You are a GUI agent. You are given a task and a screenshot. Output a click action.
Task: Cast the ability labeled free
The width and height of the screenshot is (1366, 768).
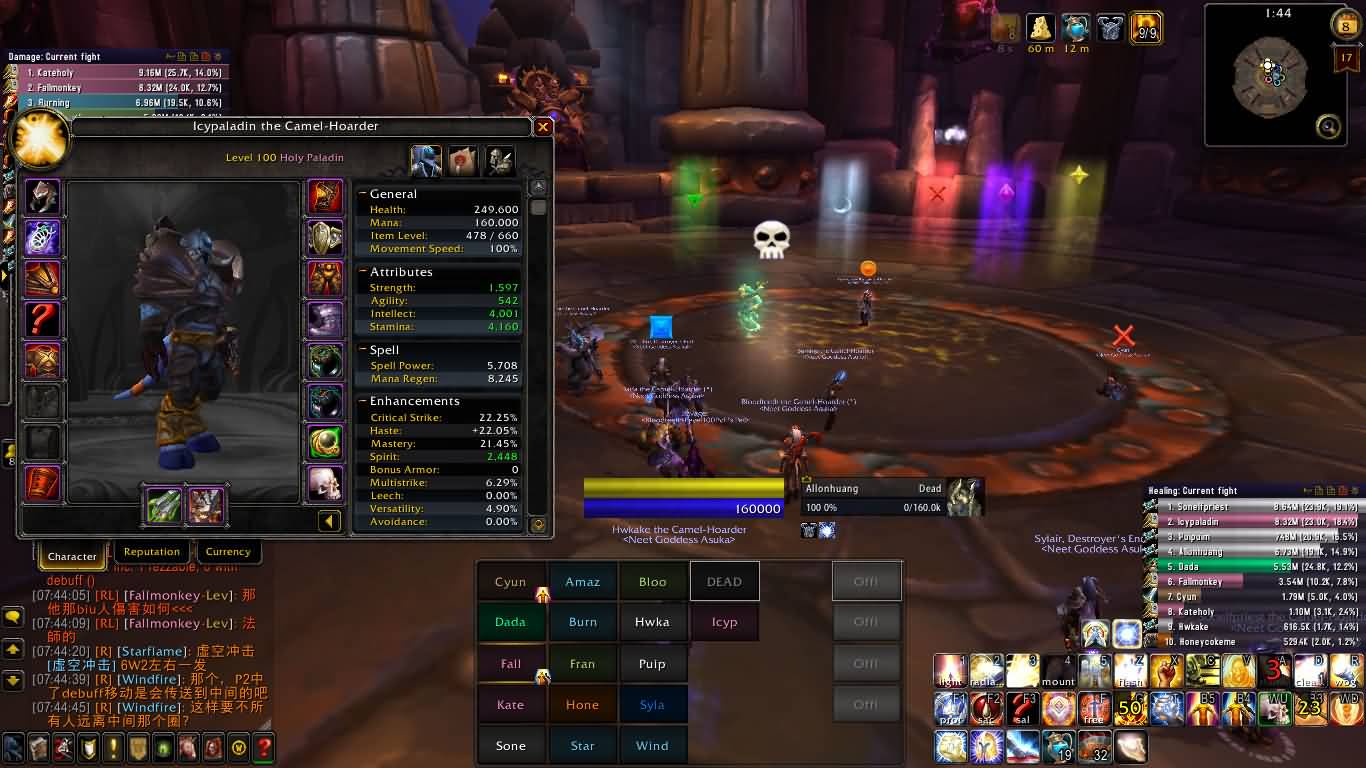(x=1094, y=709)
